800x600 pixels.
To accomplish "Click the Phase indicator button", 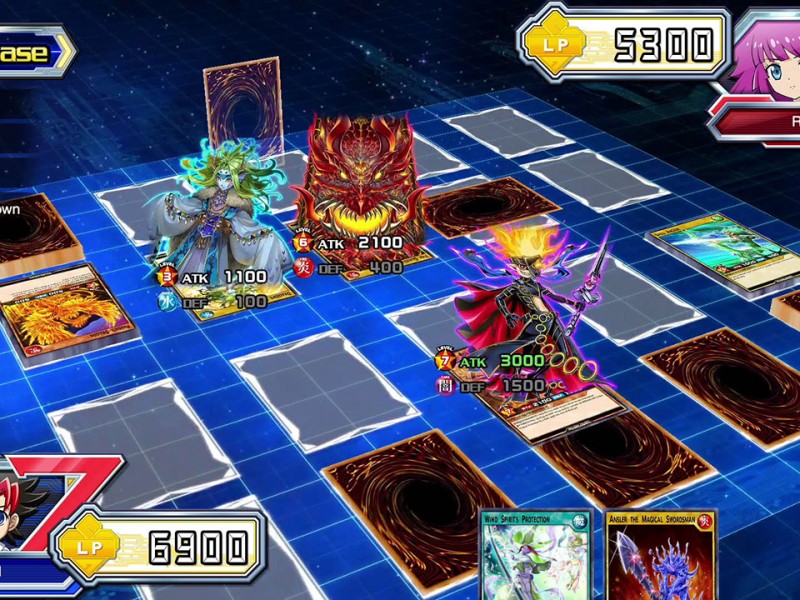I will 32,52.
